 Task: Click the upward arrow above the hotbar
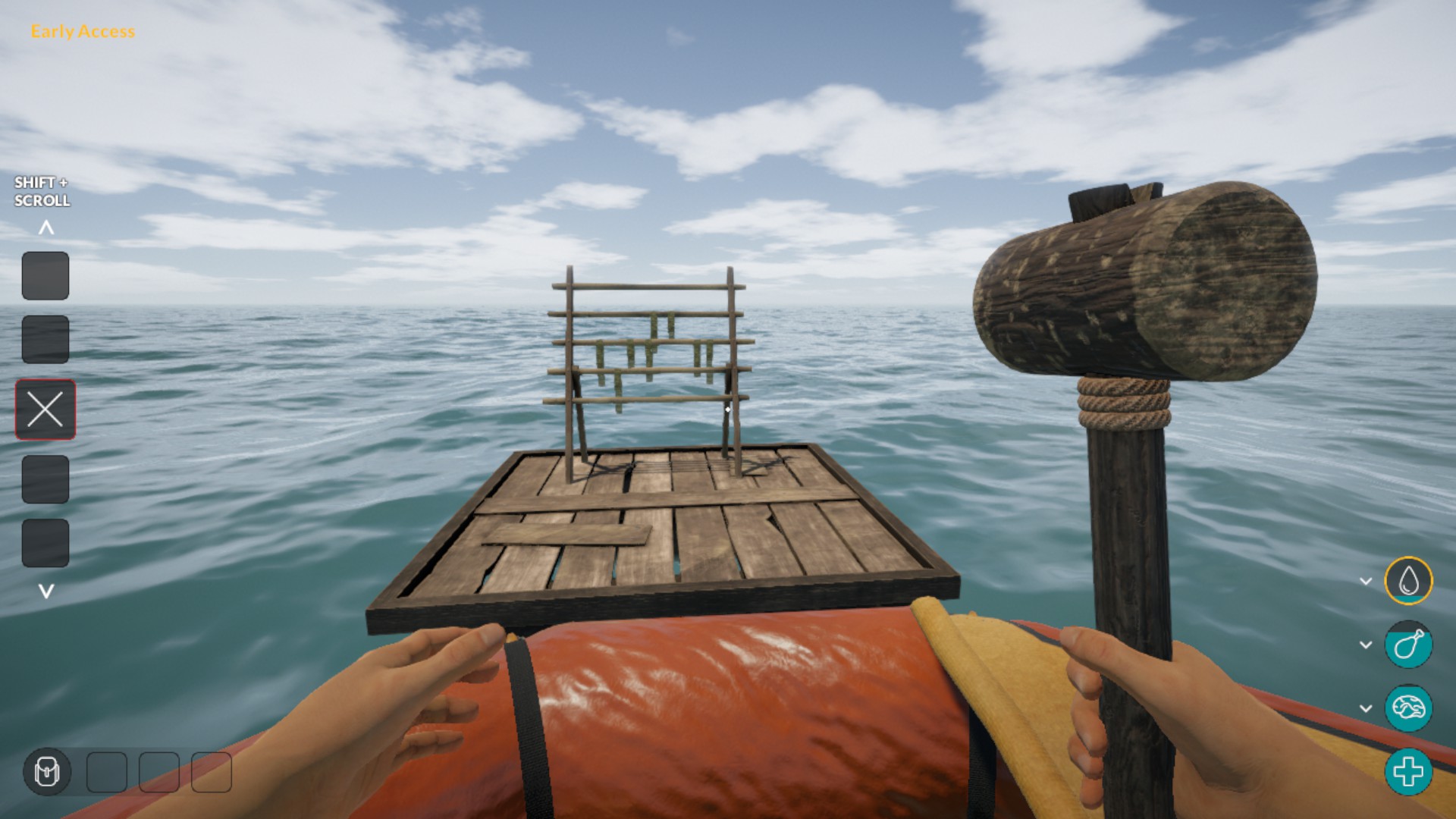click(46, 227)
